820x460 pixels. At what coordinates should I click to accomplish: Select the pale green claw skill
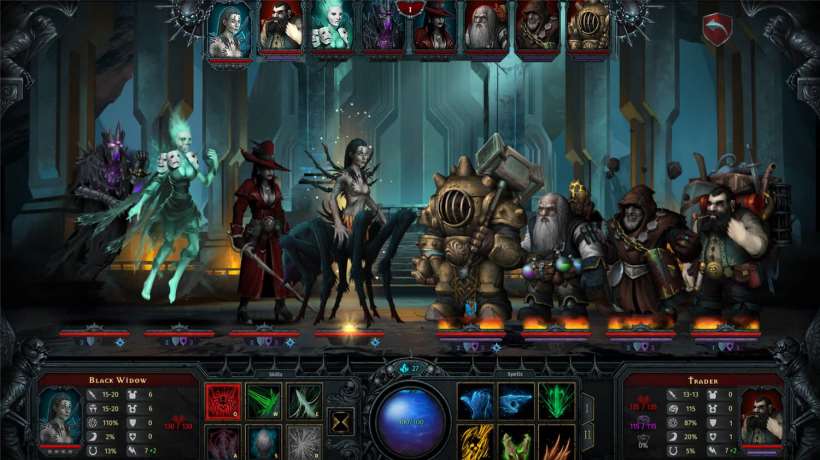[304, 401]
